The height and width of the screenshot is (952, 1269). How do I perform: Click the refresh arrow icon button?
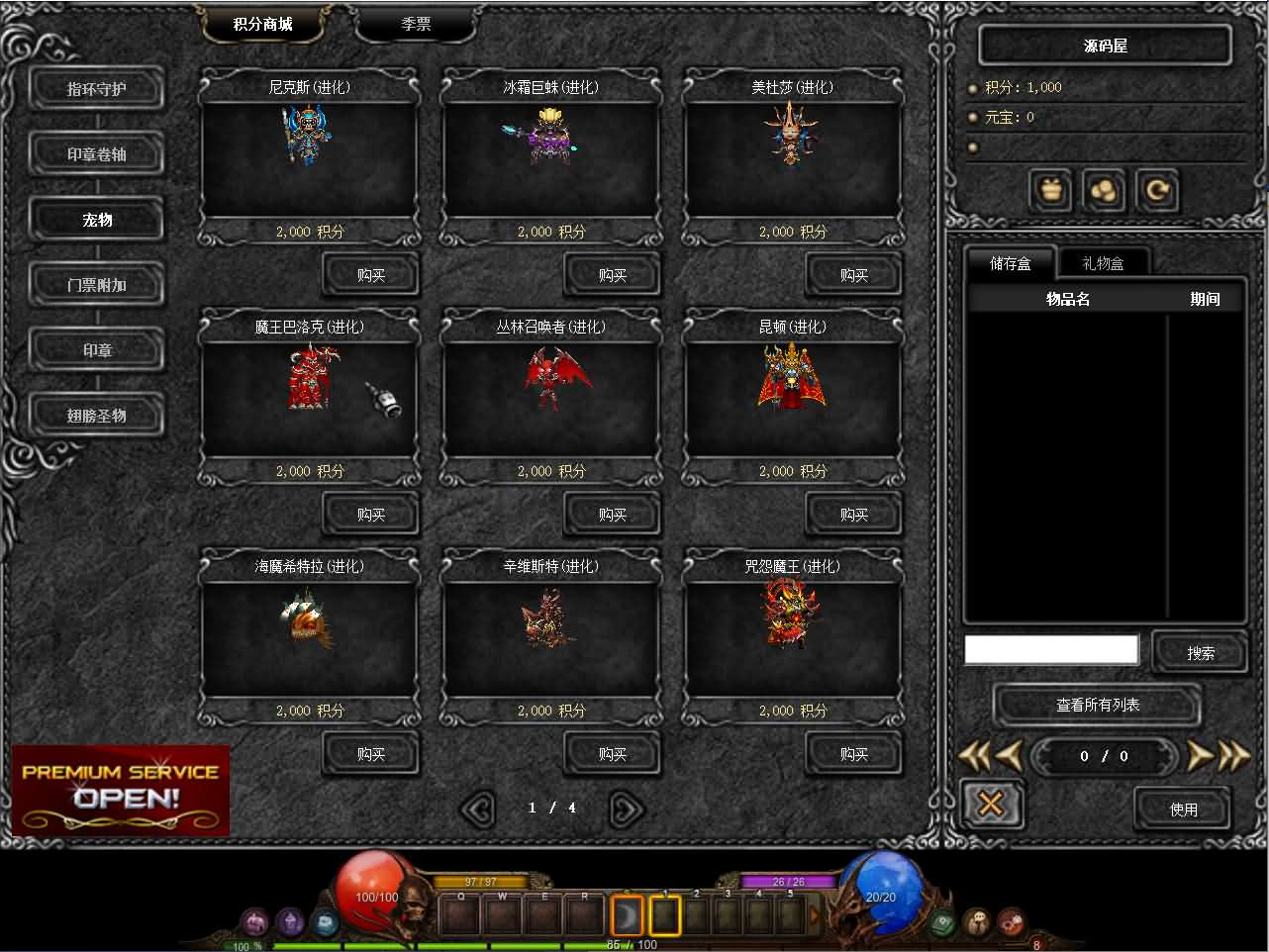[x=1156, y=190]
